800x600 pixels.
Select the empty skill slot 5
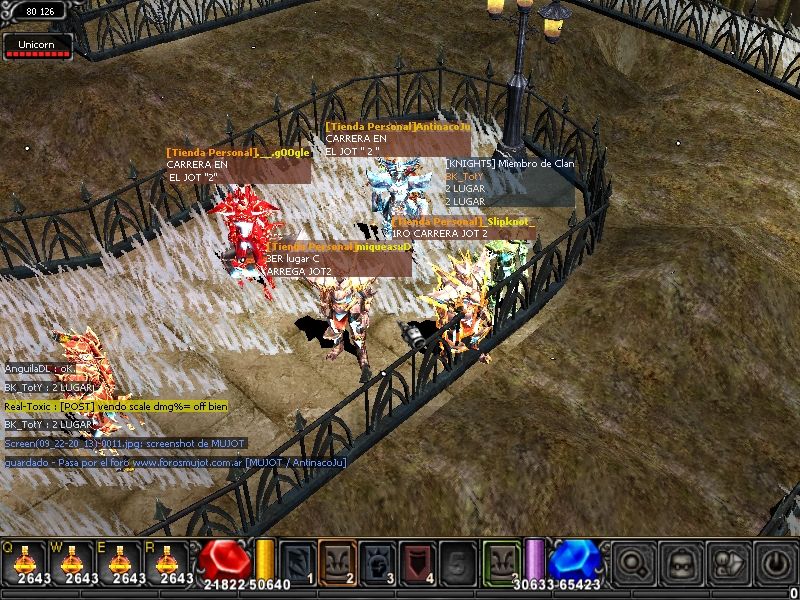click(x=457, y=561)
